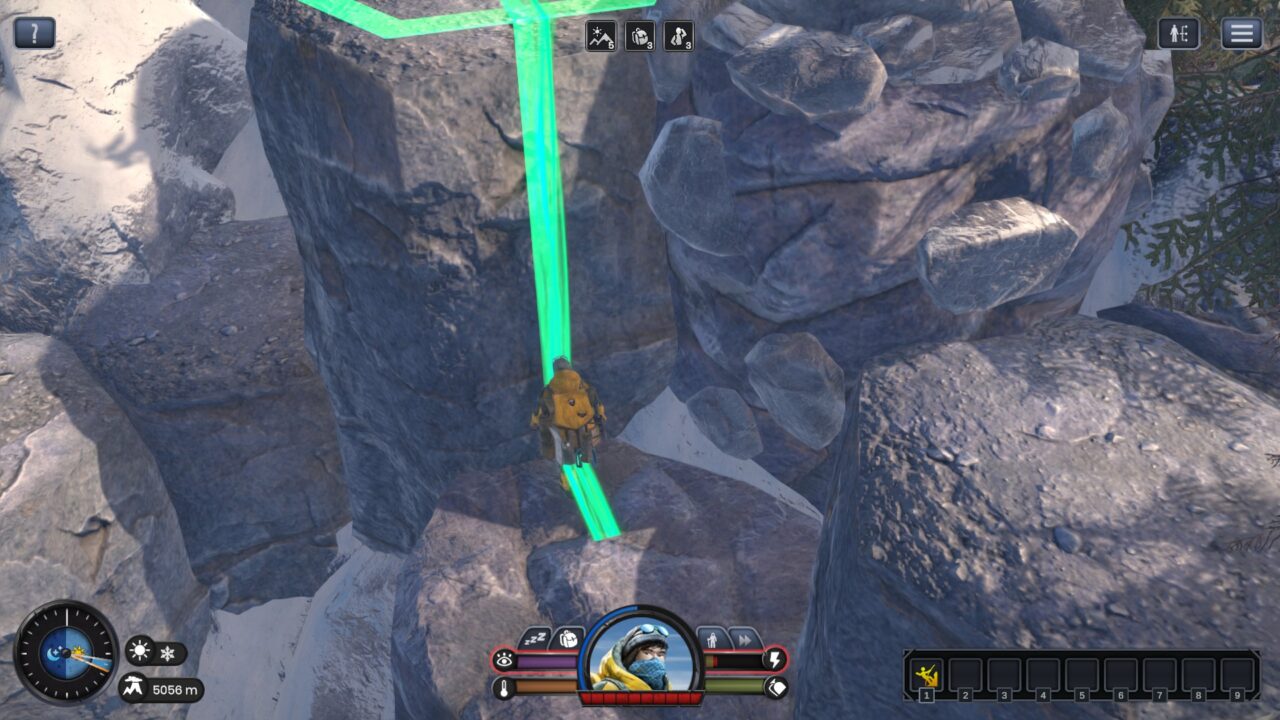This screenshot has height=720, width=1280.
Task: Open the climber skill tree button
Action: (x=1179, y=33)
